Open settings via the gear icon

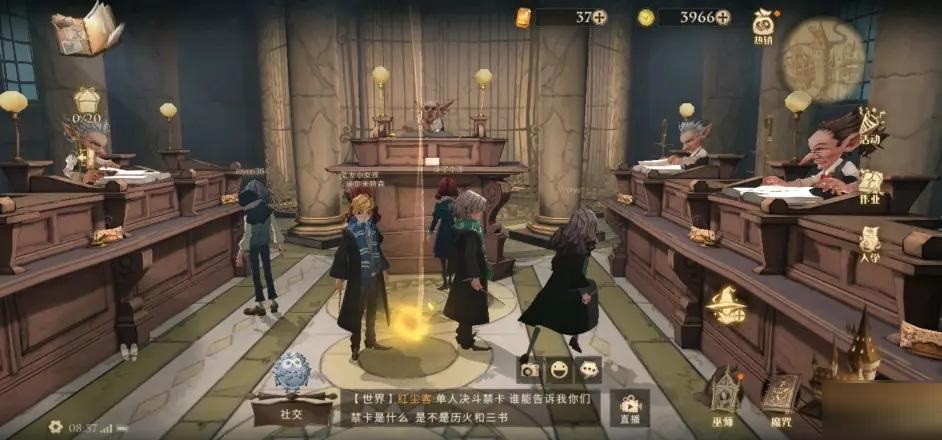[55, 427]
